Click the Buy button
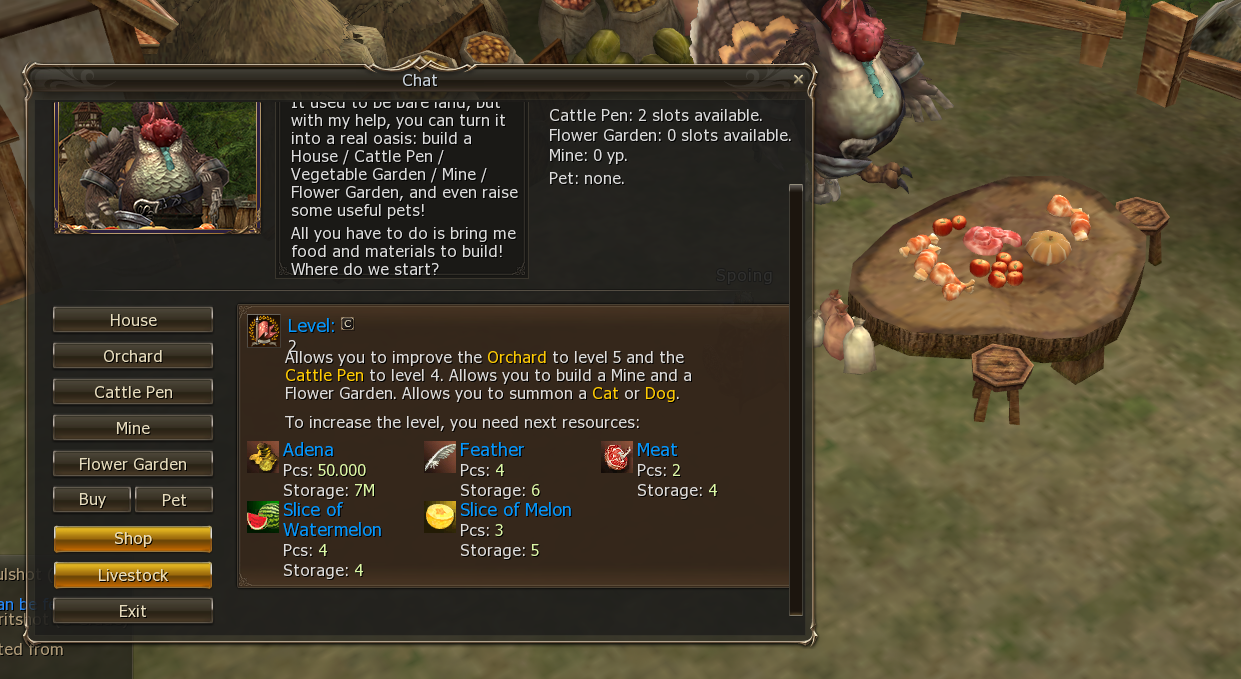1241x679 pixels. click(92, 500)
